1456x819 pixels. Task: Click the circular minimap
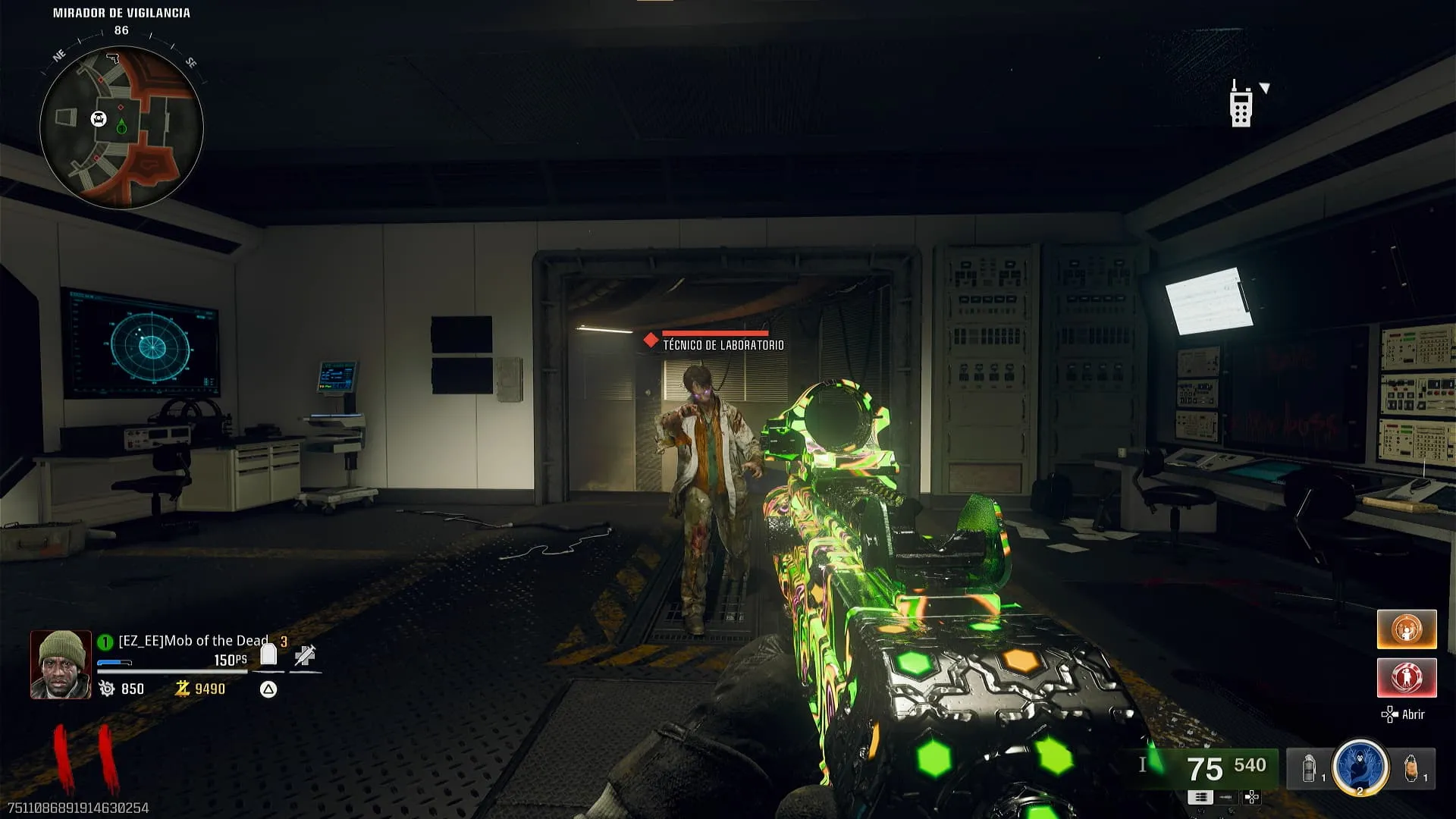121,127
